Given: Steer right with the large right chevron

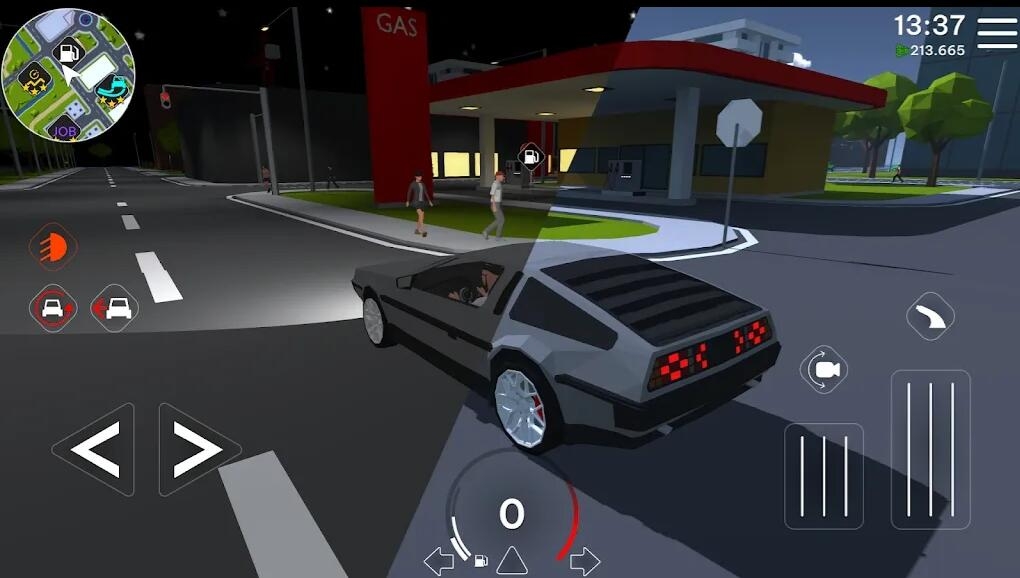Looking at the screenshot, I should (197, 450).
